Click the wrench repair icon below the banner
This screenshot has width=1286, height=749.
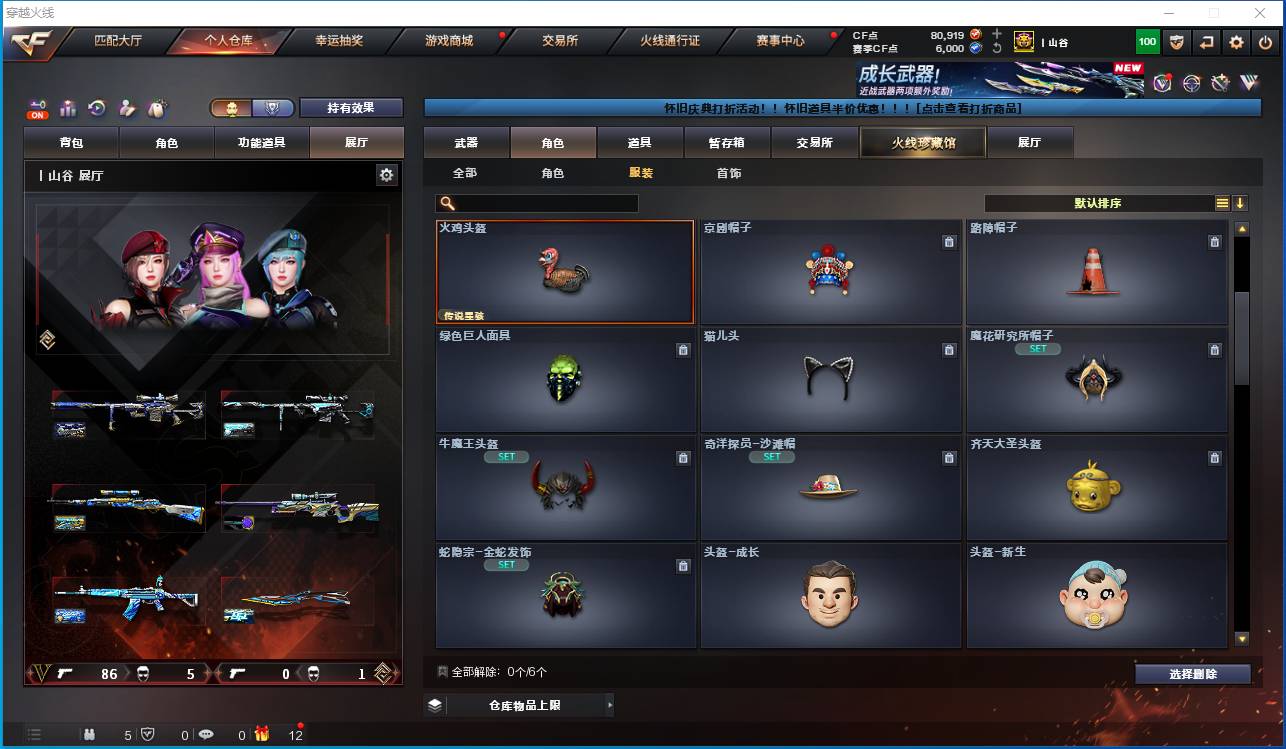point(1221,83)
